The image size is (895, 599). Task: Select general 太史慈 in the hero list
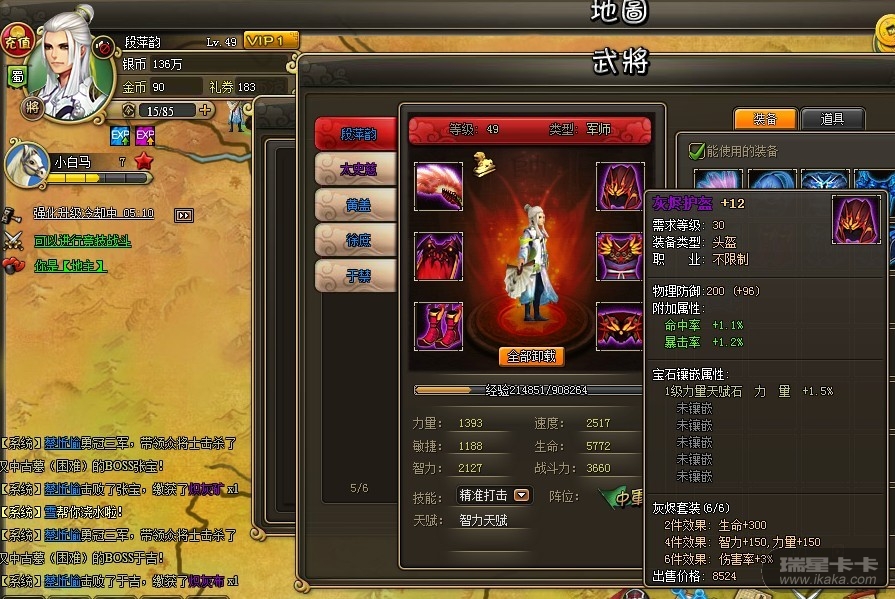(356, 169)
